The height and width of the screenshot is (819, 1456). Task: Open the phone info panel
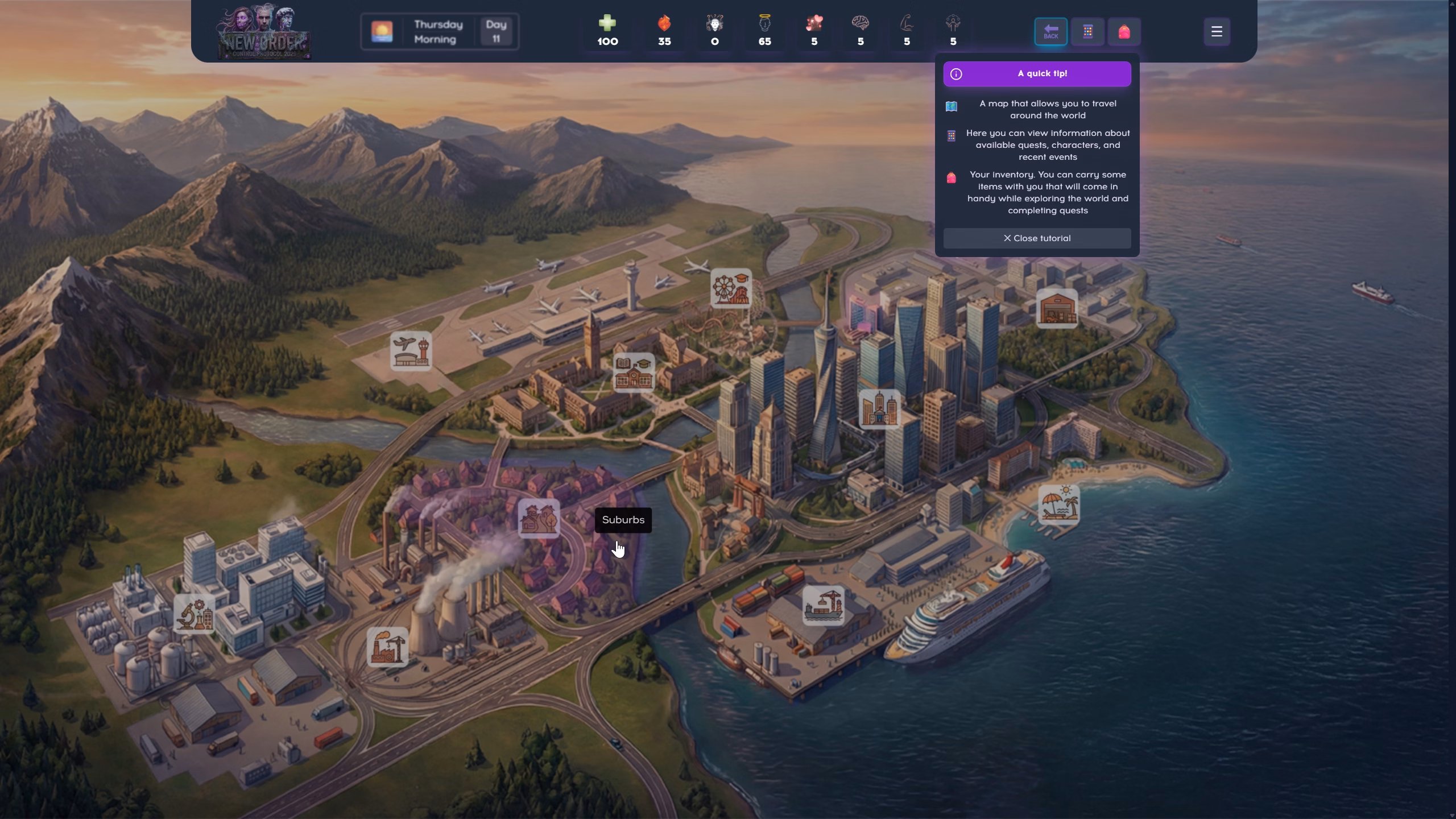pyautogui.click(x=1087, y=32)
